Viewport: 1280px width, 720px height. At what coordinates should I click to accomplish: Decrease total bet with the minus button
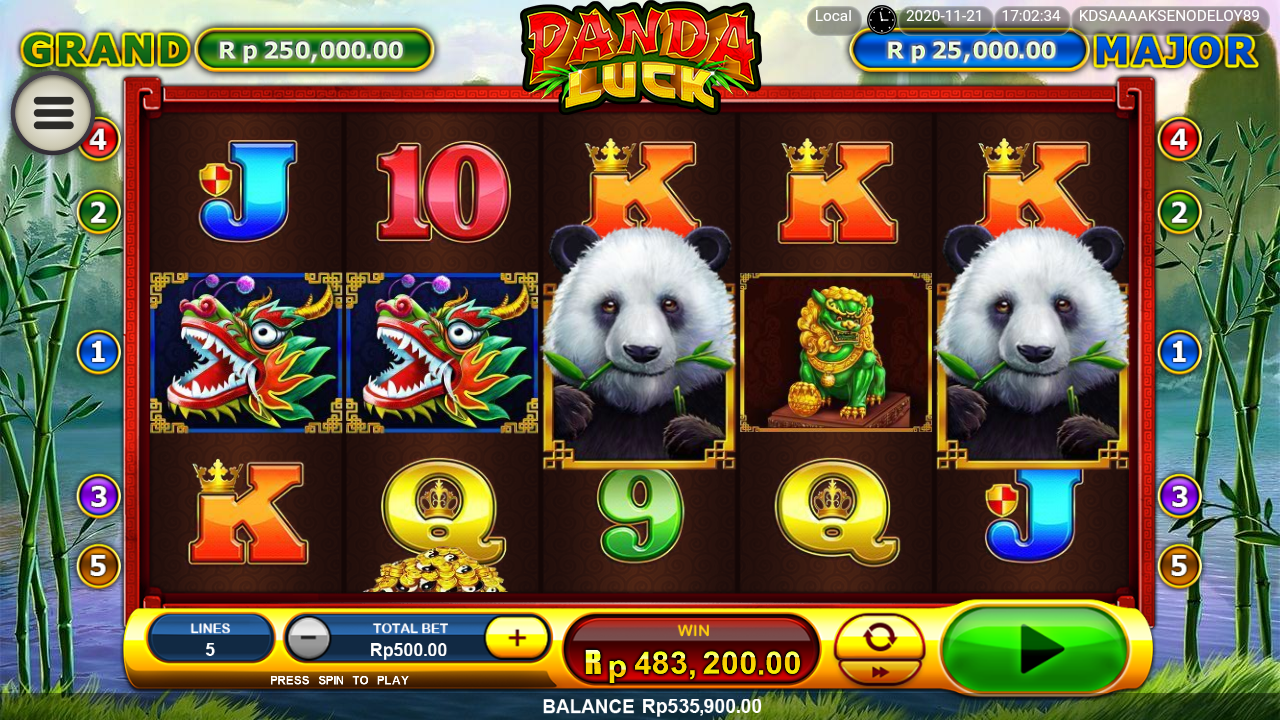point(309,638)
